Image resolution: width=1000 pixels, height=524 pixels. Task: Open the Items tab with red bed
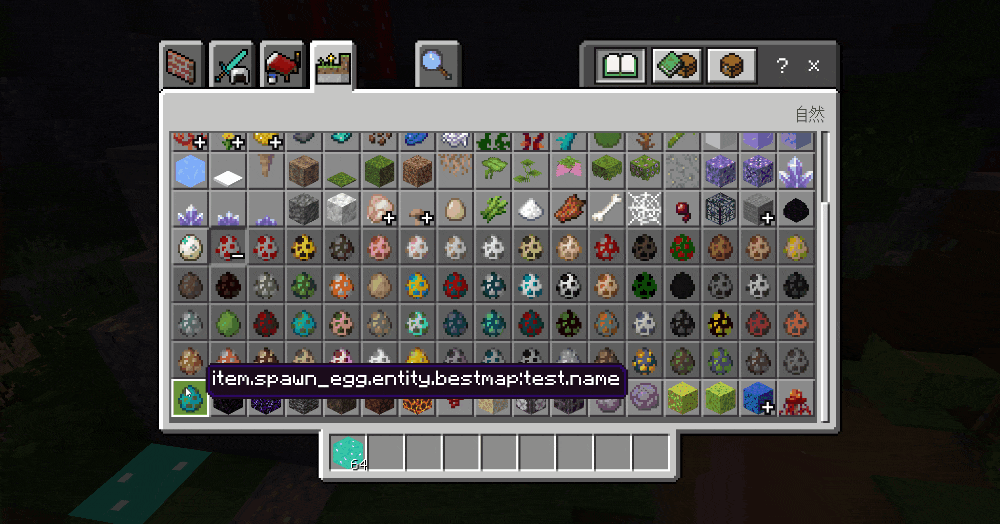point(283,65)
